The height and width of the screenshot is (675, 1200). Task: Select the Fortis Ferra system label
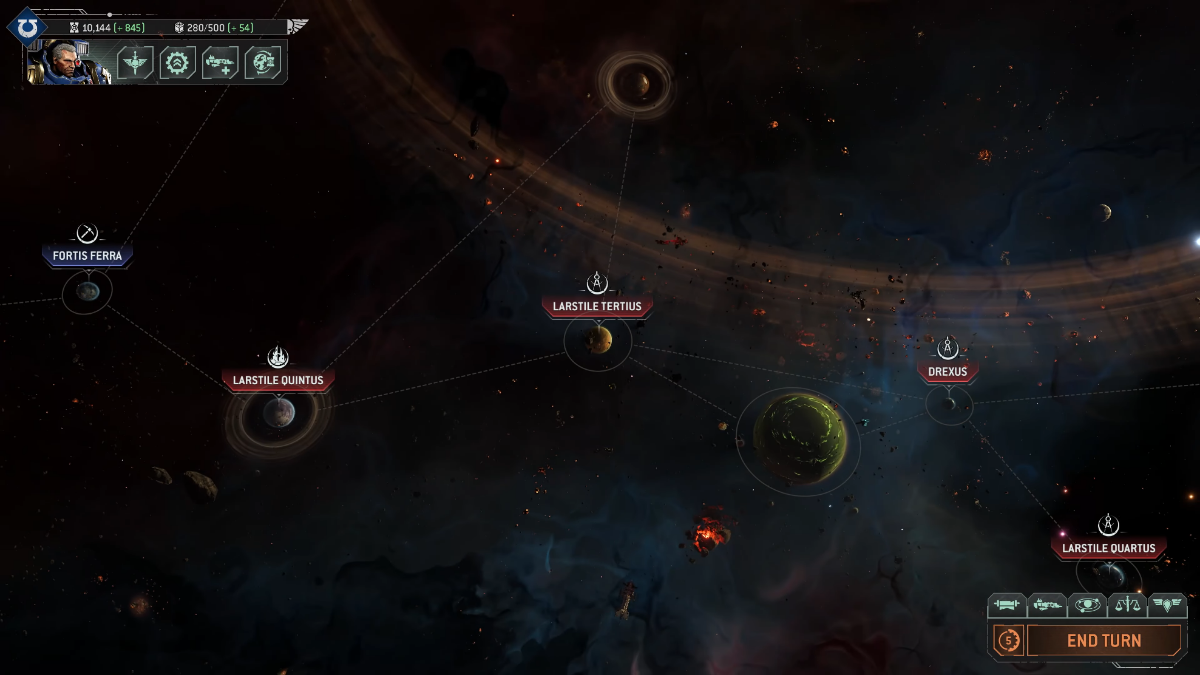(88, 256)
